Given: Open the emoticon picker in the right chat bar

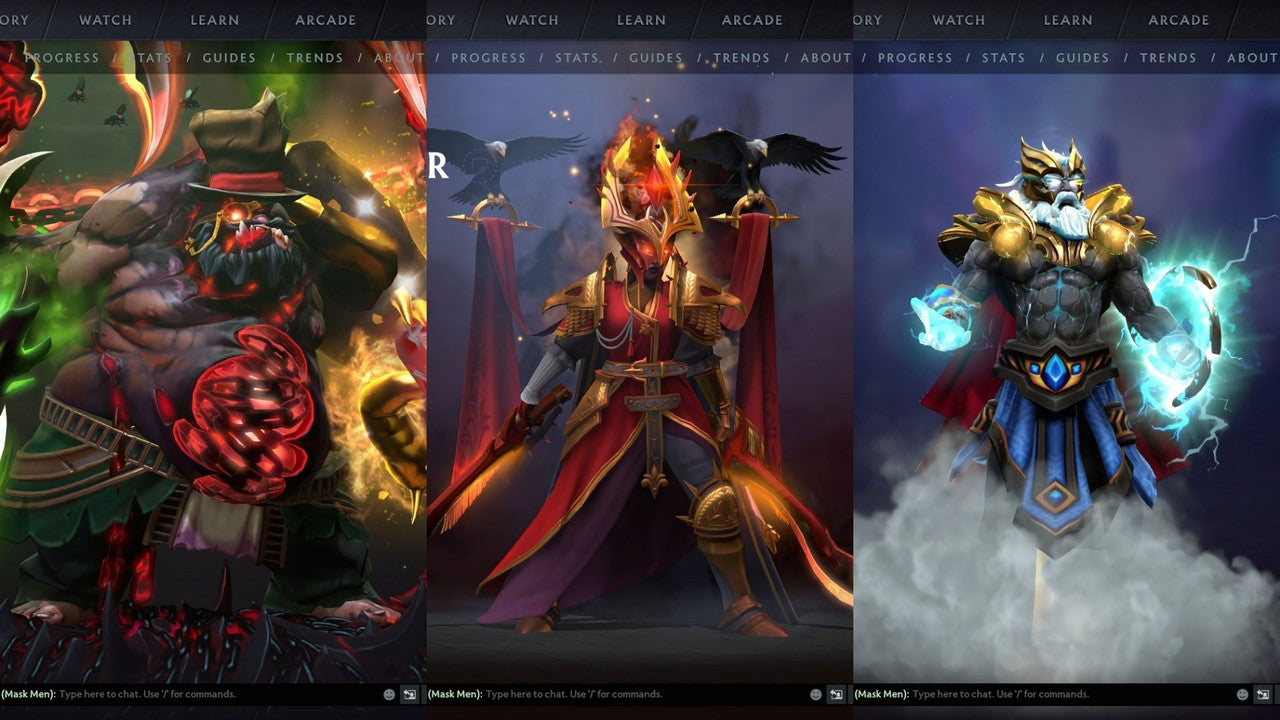Looking at the screenshot, I should [1240, 693].
